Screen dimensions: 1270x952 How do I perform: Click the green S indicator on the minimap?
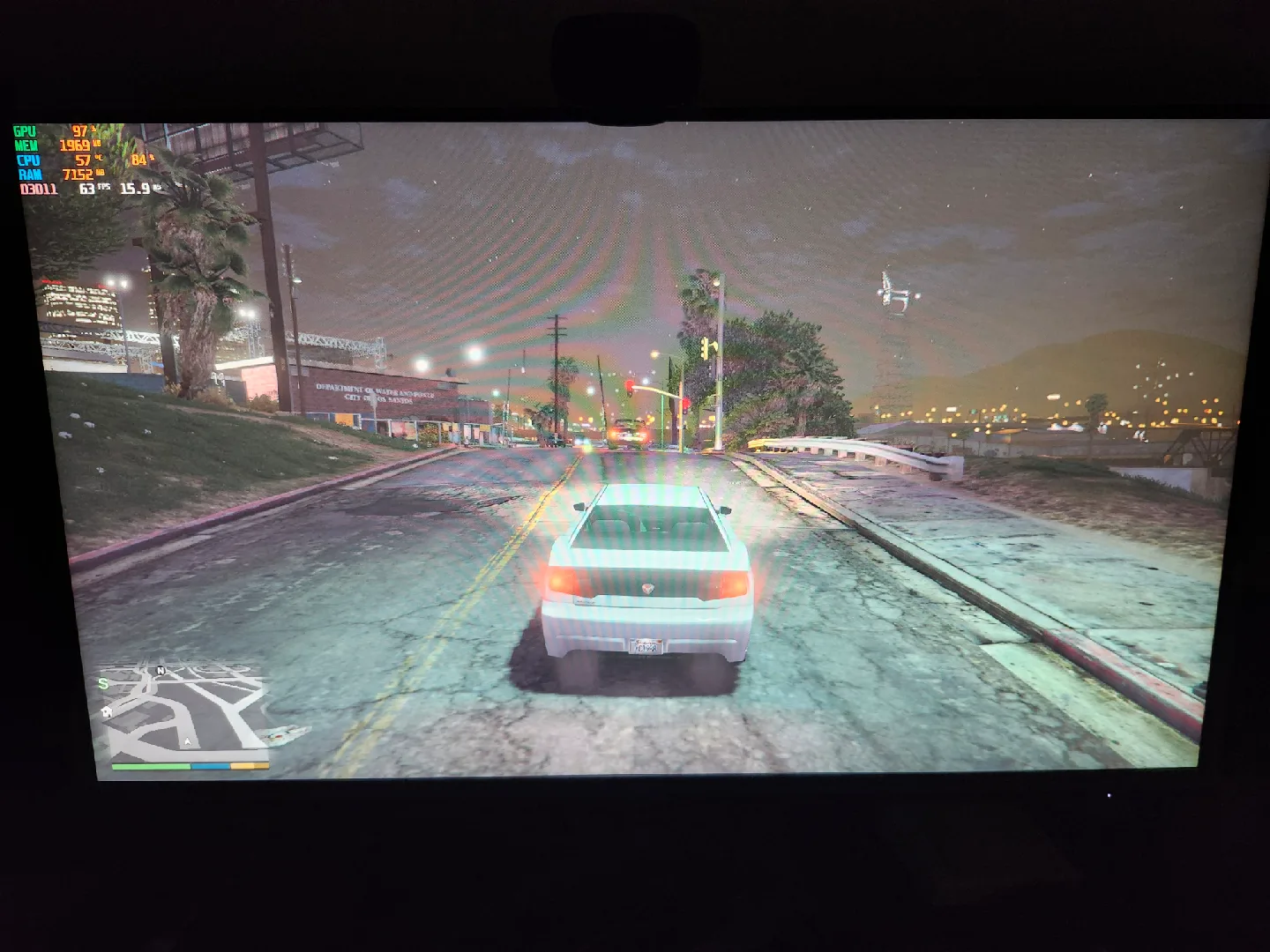pyautogui.click(x=102, y=684)
